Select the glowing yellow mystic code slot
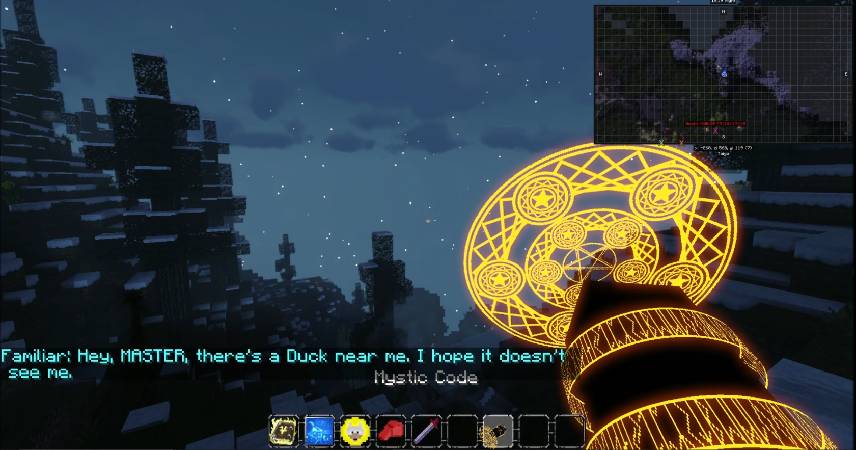 click(x=284, y=430)
